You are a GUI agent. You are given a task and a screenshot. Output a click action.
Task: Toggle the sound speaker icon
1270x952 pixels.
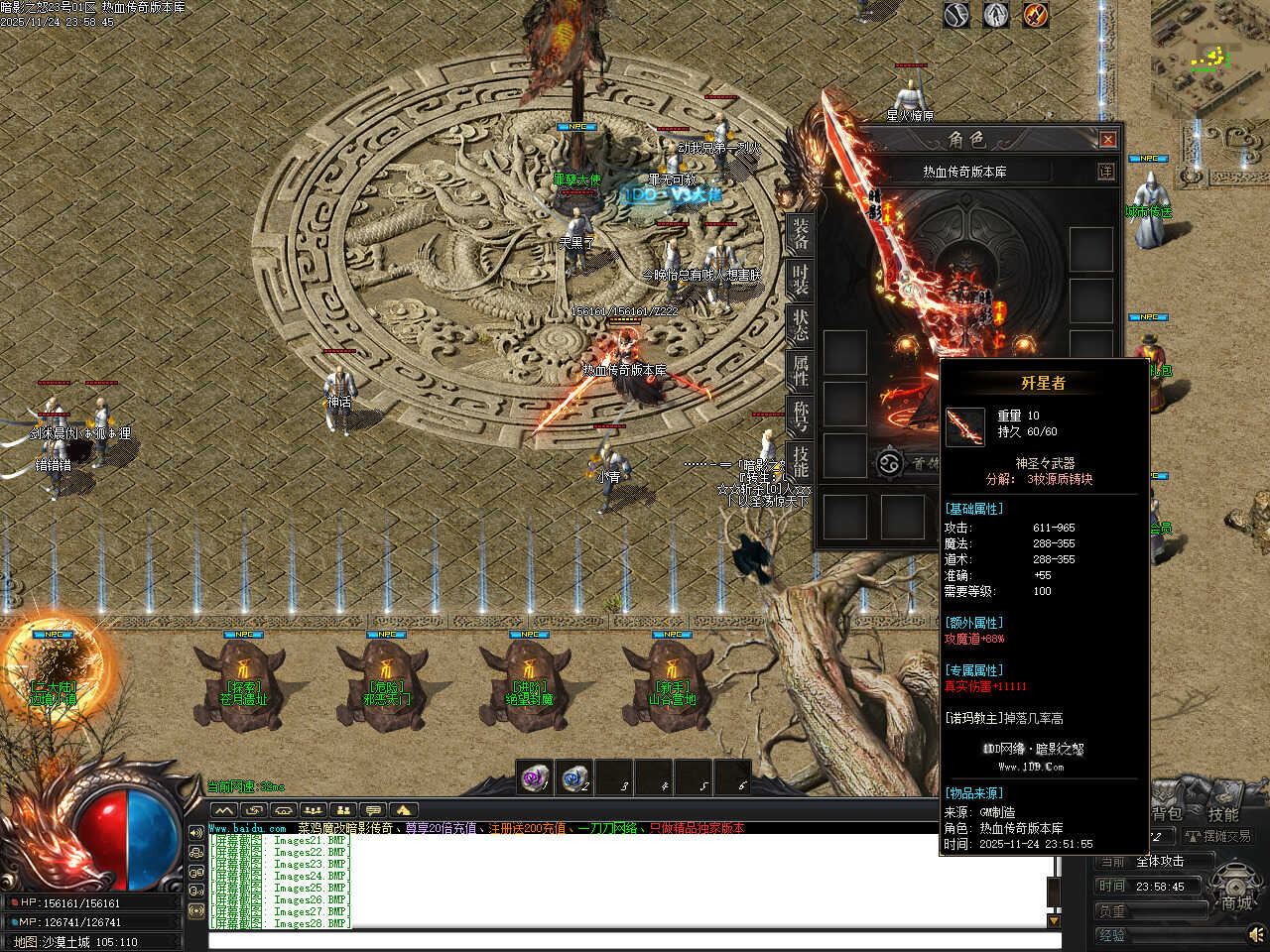coord(1256,934)
